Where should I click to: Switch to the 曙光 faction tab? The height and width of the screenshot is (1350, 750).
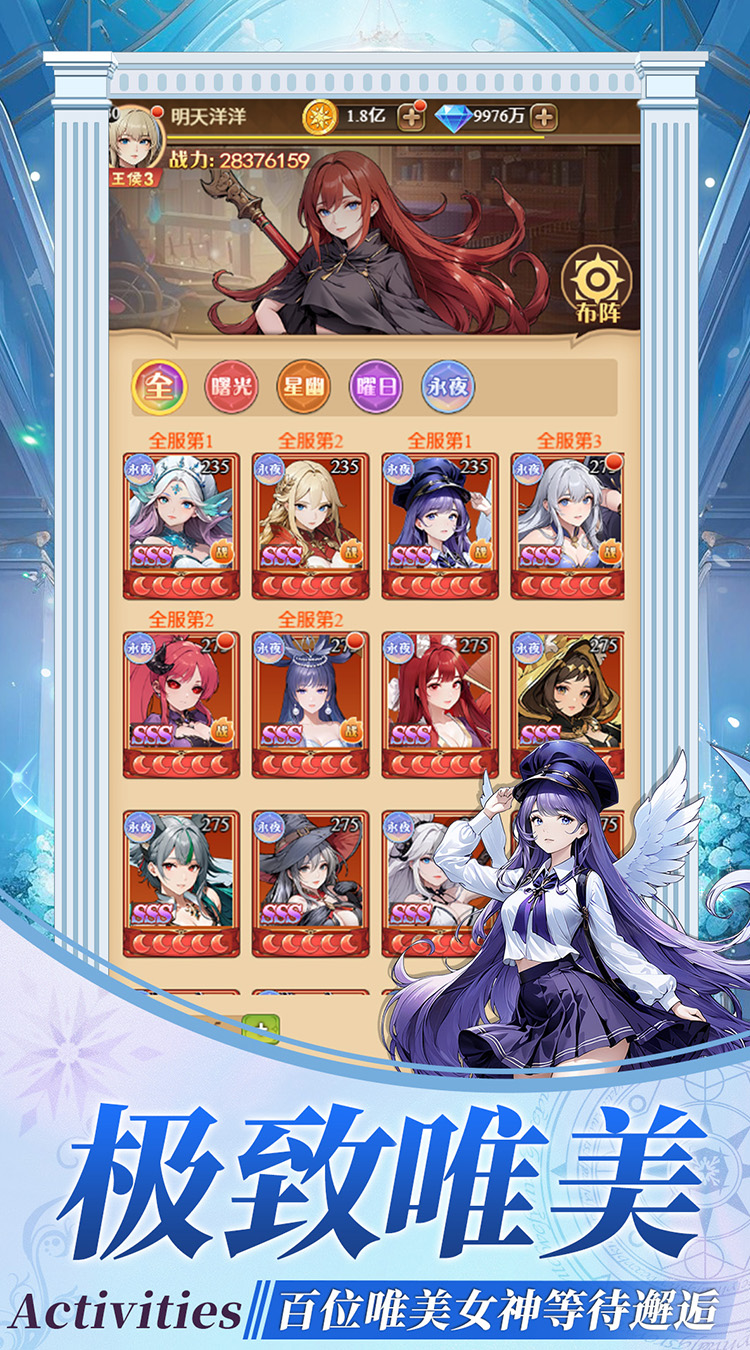point(231,388)
